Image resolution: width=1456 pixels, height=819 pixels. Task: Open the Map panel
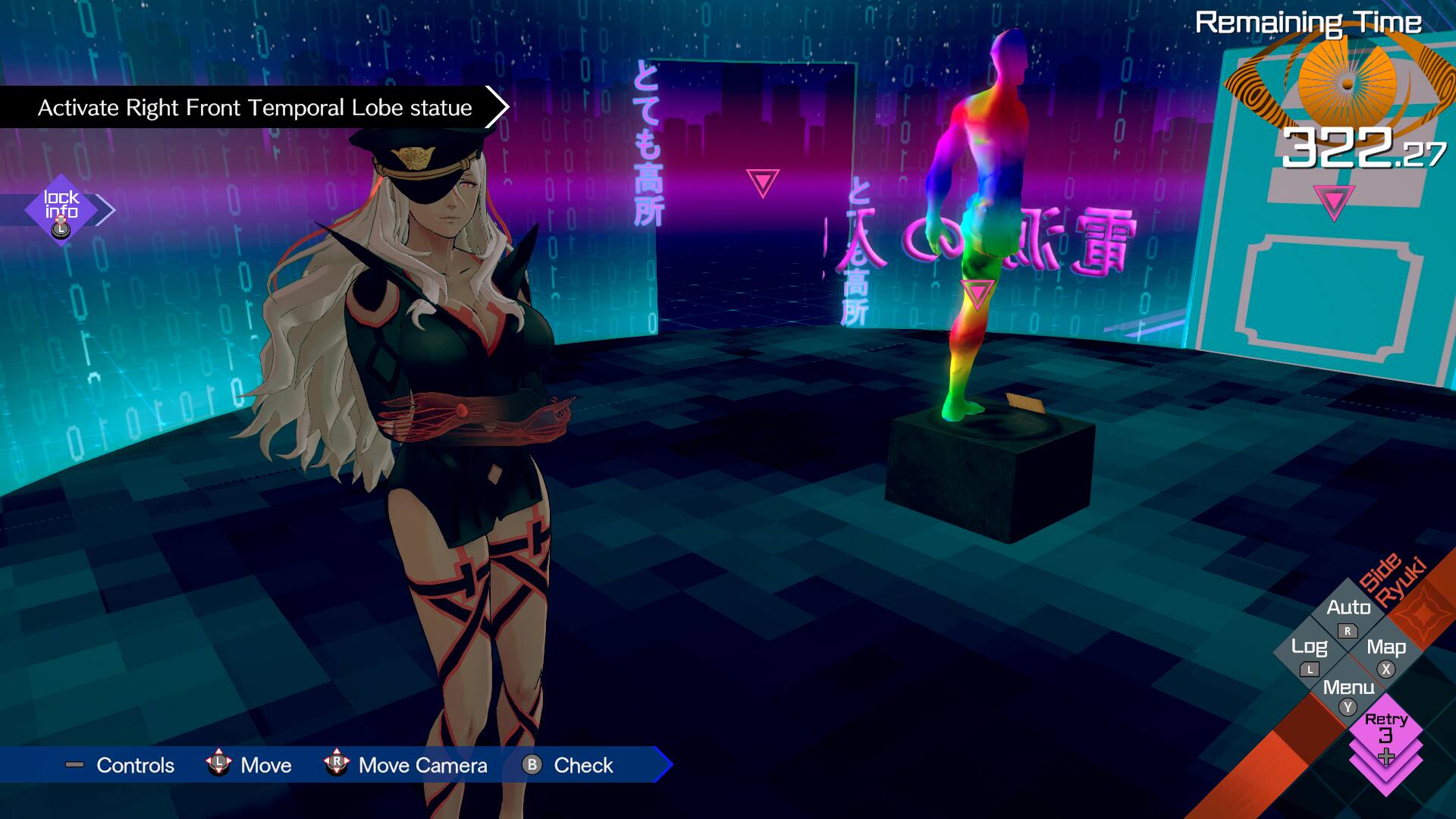coord(1387,647)
